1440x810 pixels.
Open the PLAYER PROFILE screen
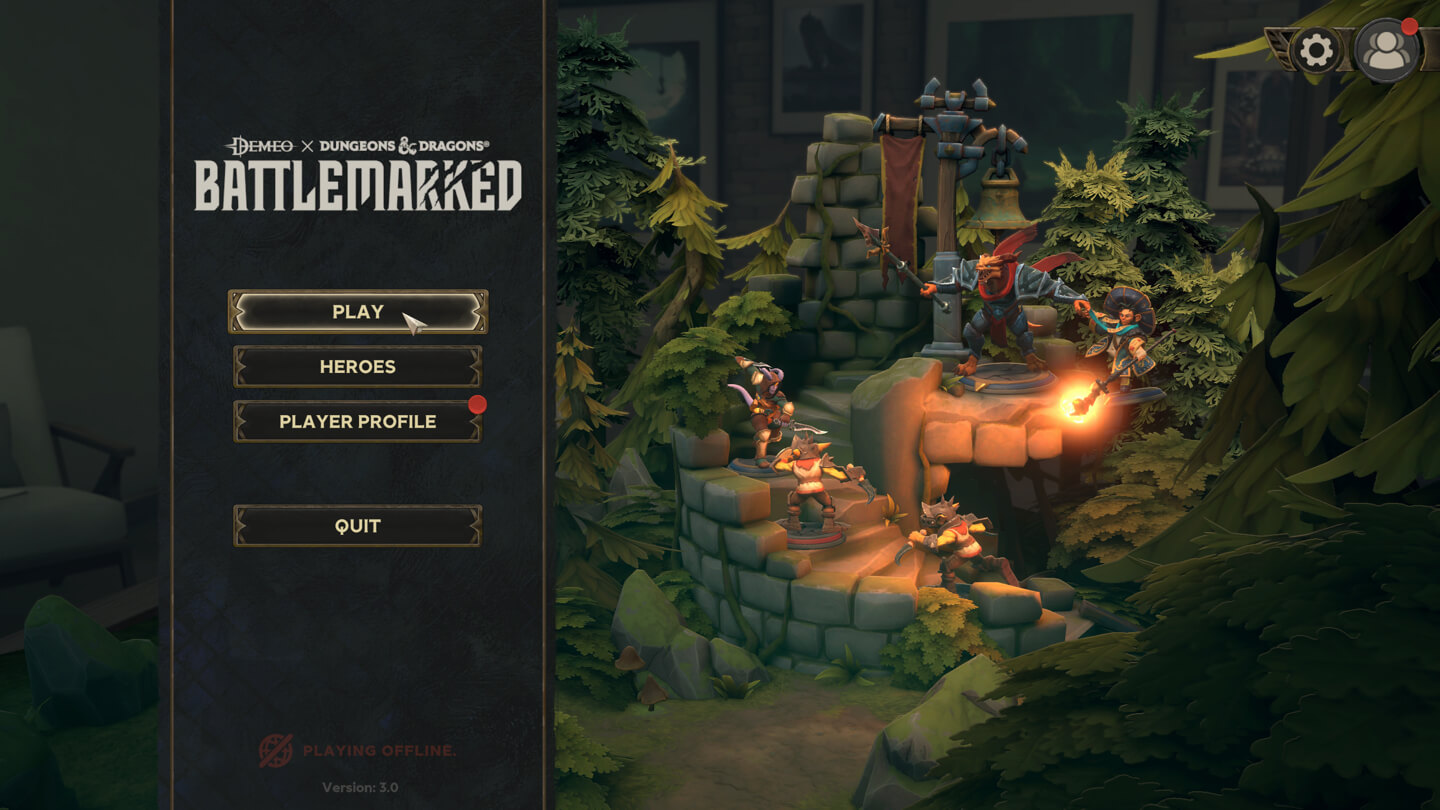point(357,421)
